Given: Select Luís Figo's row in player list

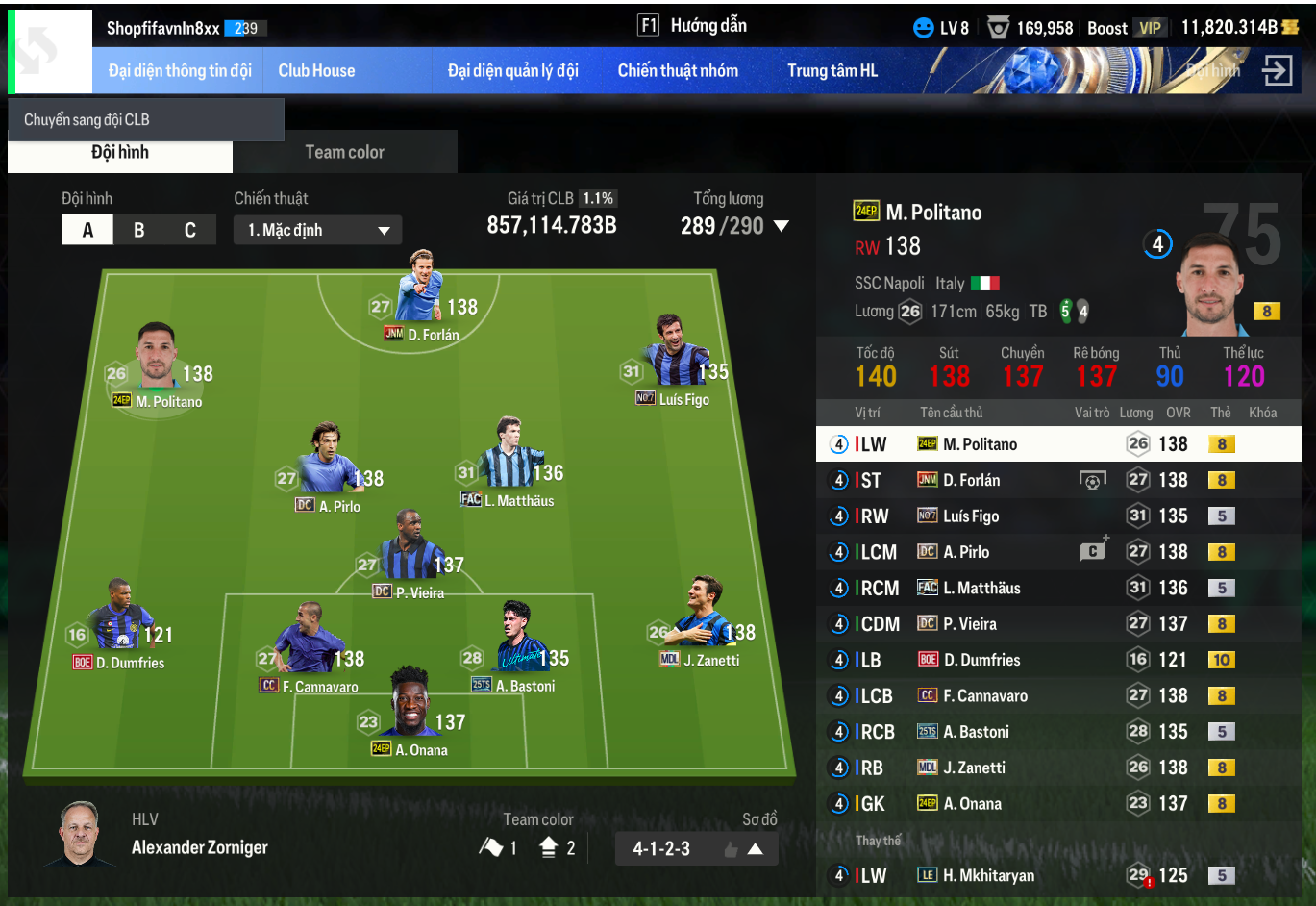Looking at the screenshot, I should 1057,516.
